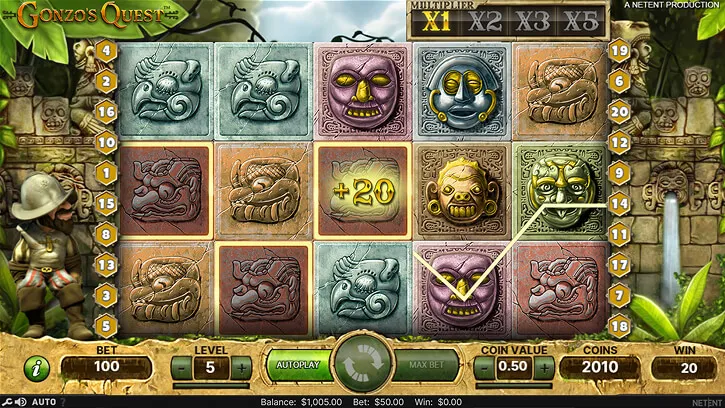Toggle the sound speaker icon
The image size is (725, 408).
coord(21,401)
